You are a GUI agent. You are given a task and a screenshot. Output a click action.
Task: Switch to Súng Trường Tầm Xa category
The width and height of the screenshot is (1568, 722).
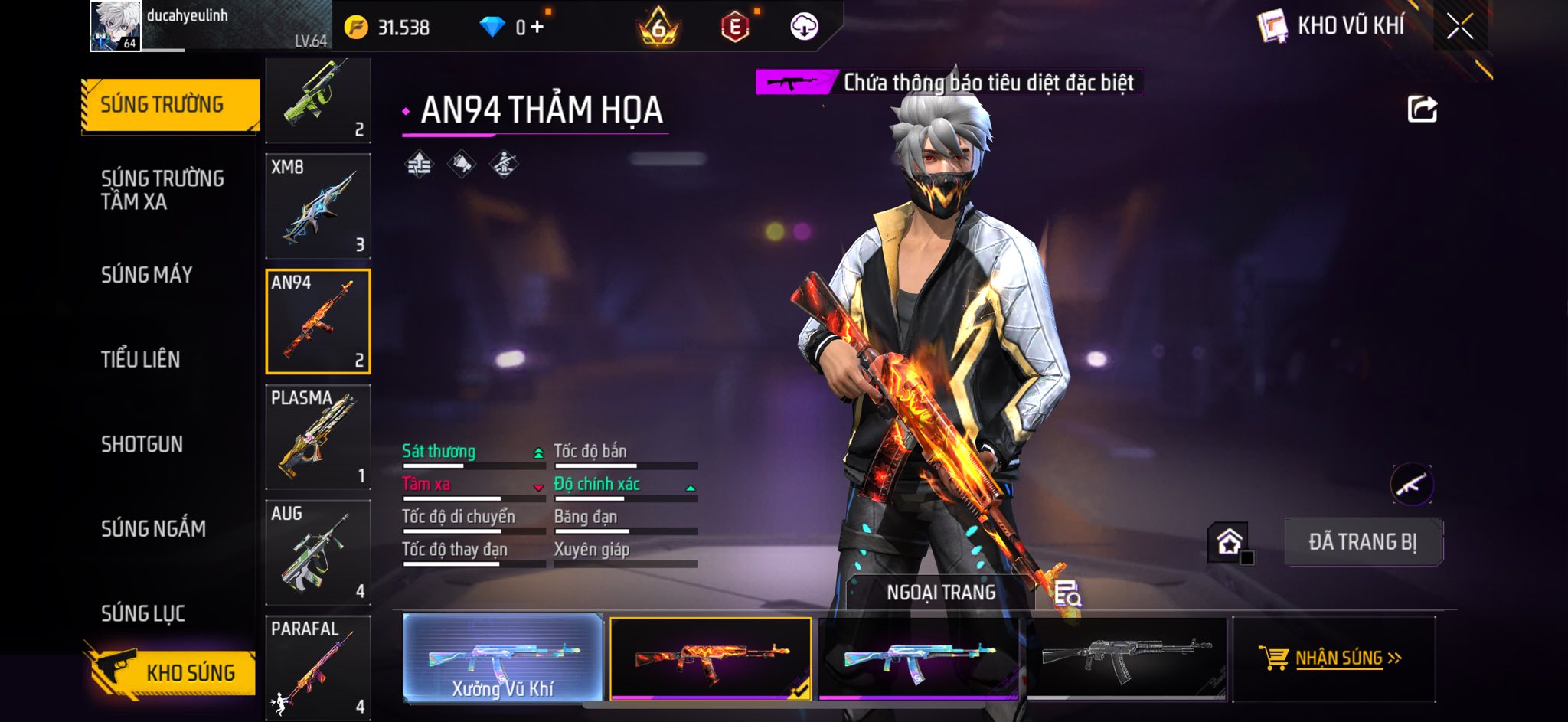[x=162, y=190]
